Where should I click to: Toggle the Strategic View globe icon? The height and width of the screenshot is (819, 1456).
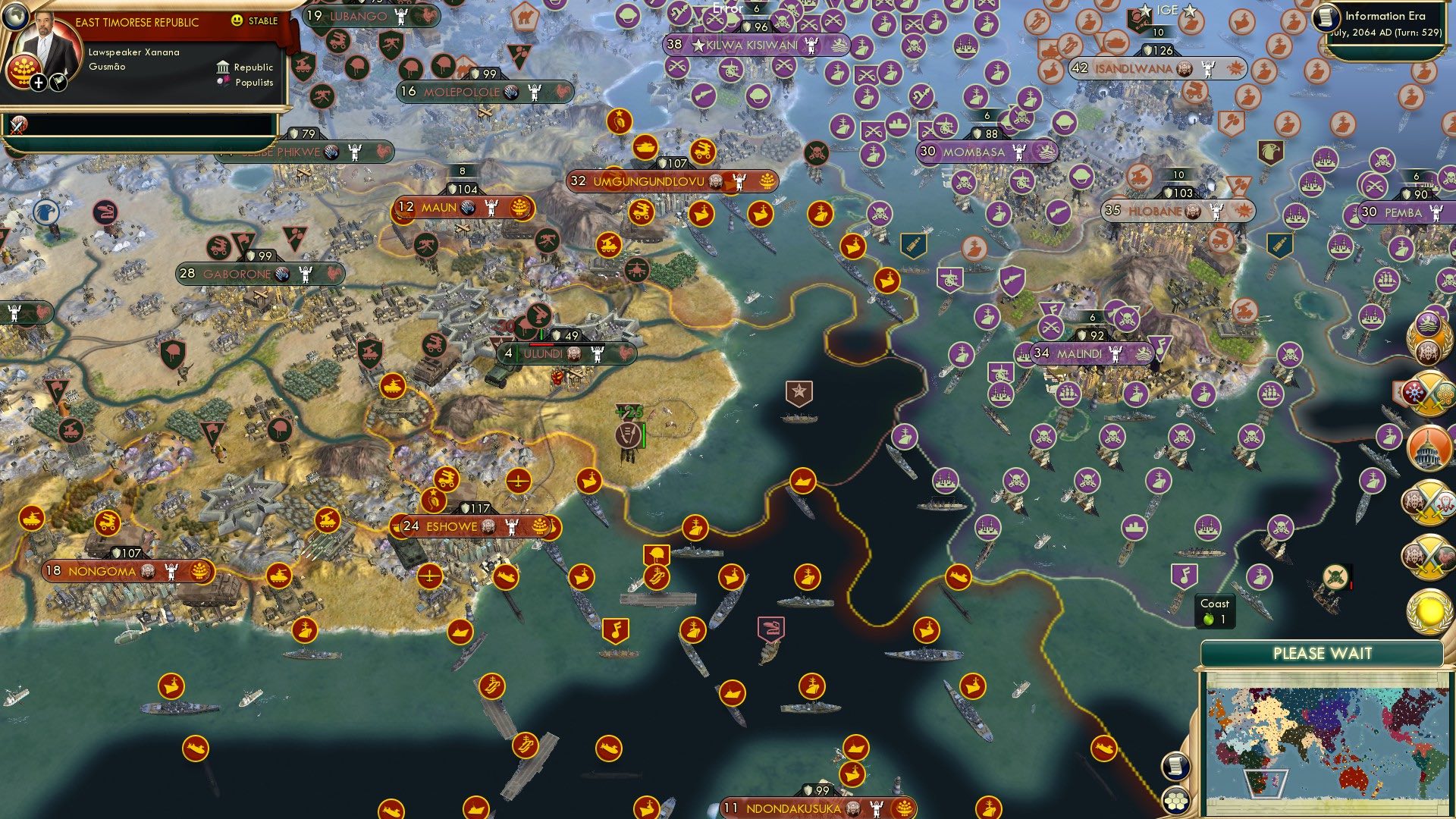tap(16, 17)
